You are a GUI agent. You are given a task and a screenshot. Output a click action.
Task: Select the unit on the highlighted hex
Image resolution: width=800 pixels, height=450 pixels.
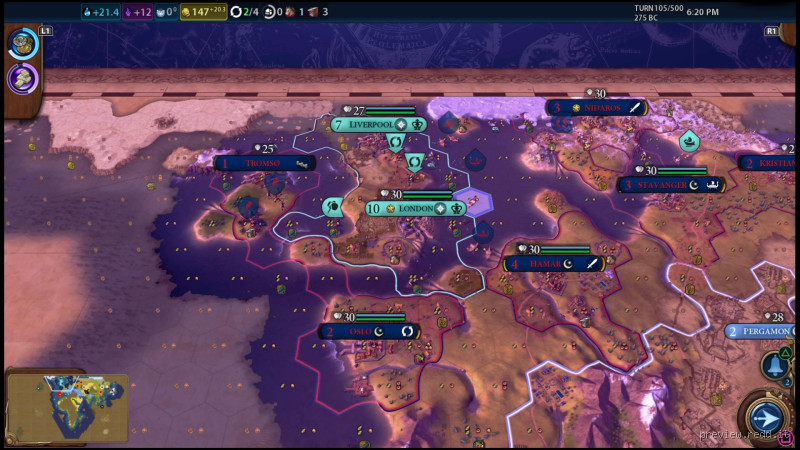472,200
